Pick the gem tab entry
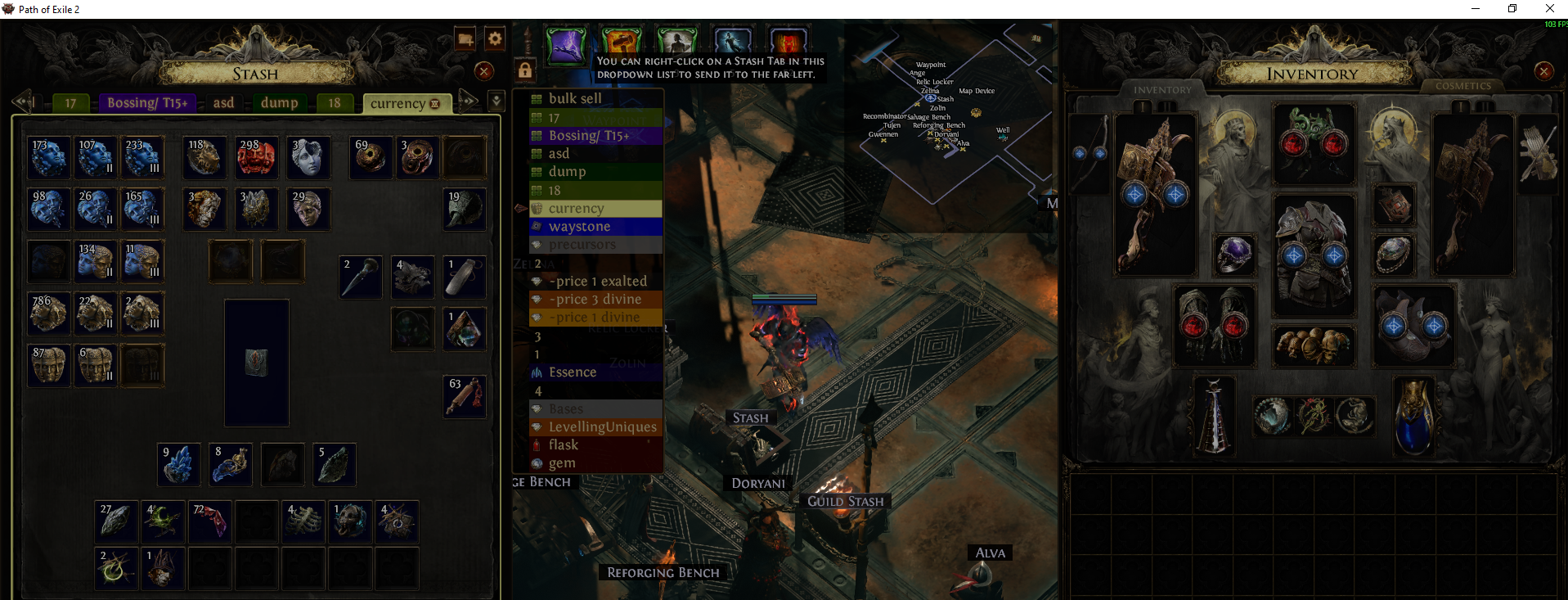Image resolution: width=1568 pixels, height=600 pixels. tap(562, 463)
